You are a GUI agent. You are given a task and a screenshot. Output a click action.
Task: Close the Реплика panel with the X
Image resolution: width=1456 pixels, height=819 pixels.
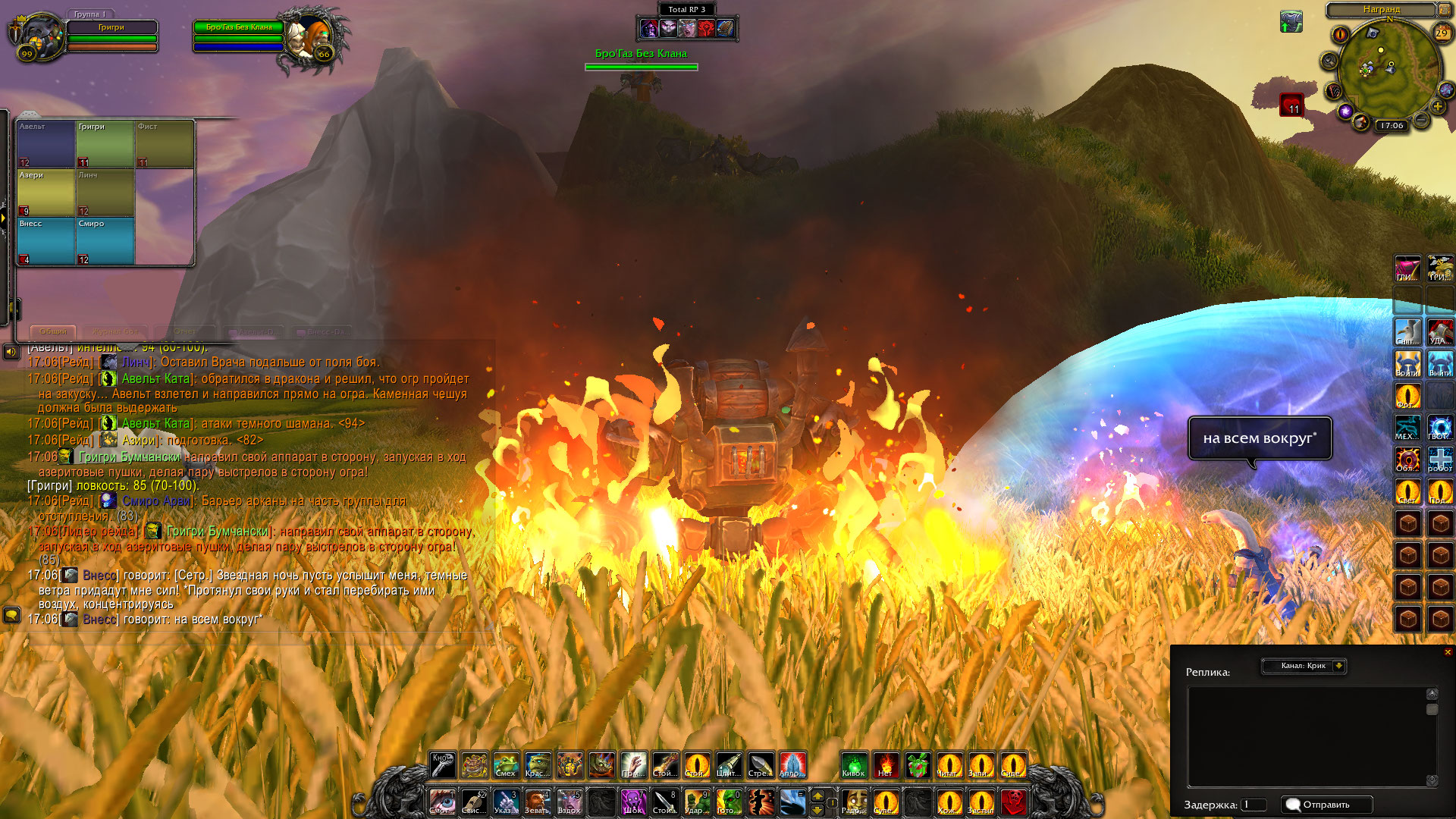coord(1448,652)
